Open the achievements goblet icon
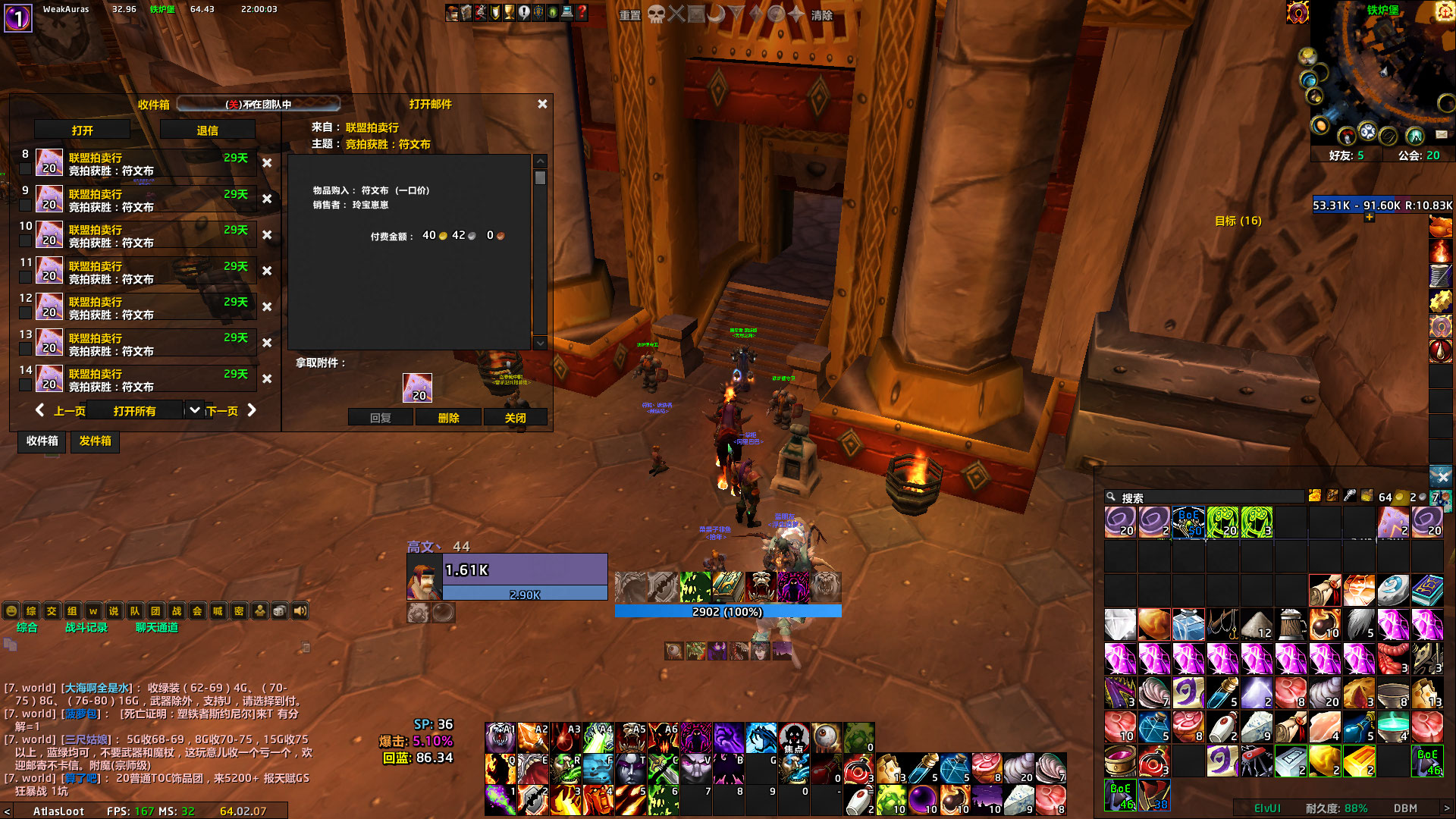 pos(510,11)
